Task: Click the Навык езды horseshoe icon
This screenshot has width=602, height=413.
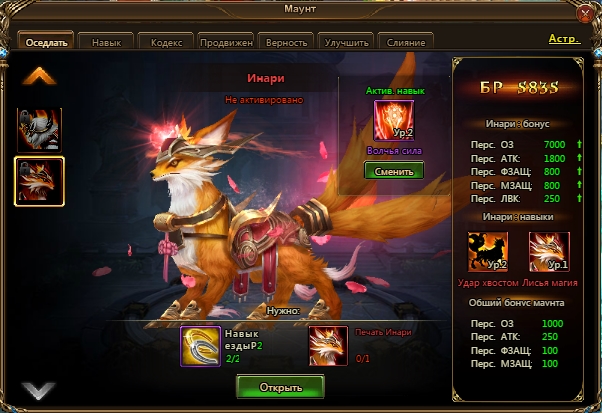Action: pyautogui.click(x=200, y=346)
